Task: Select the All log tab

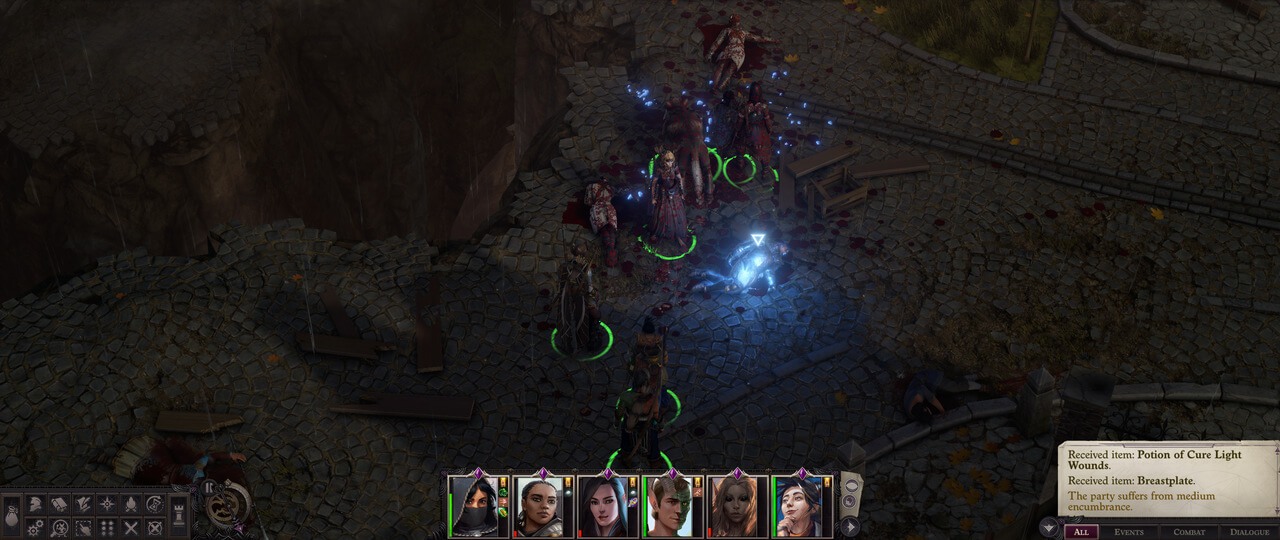Action: (1081, 532)
